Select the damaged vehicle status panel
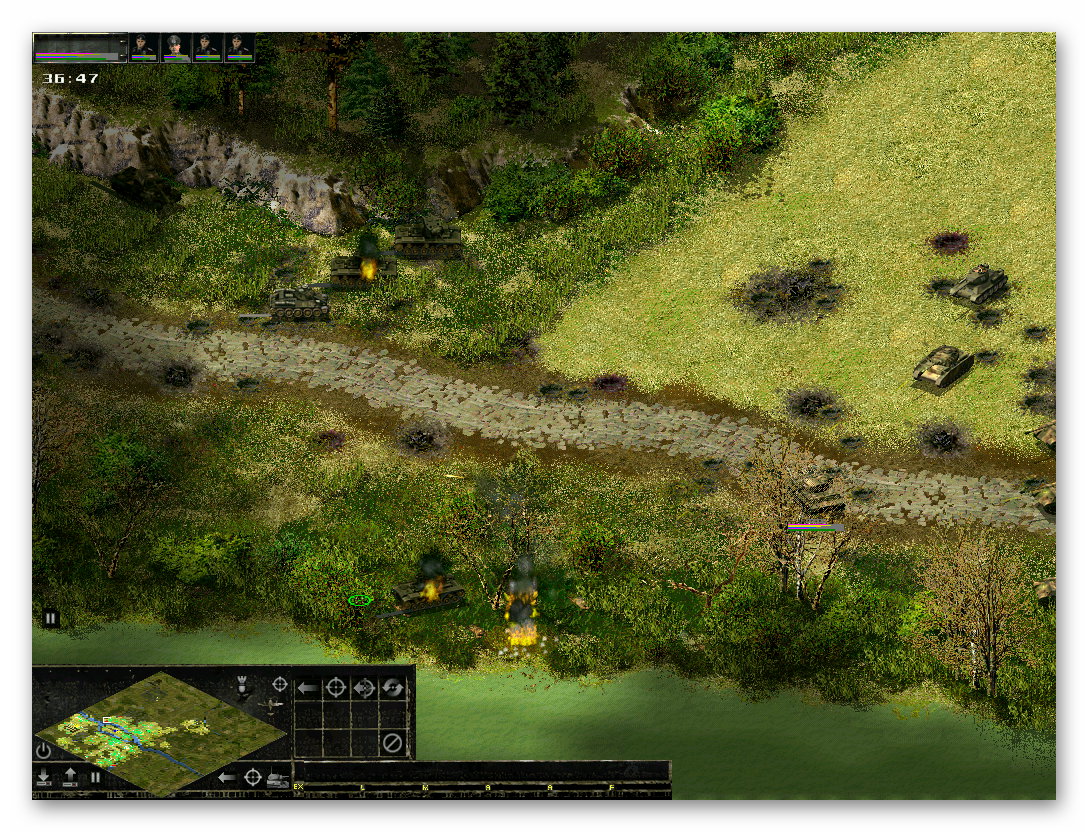1088x832 pixels. click(80, 47)
